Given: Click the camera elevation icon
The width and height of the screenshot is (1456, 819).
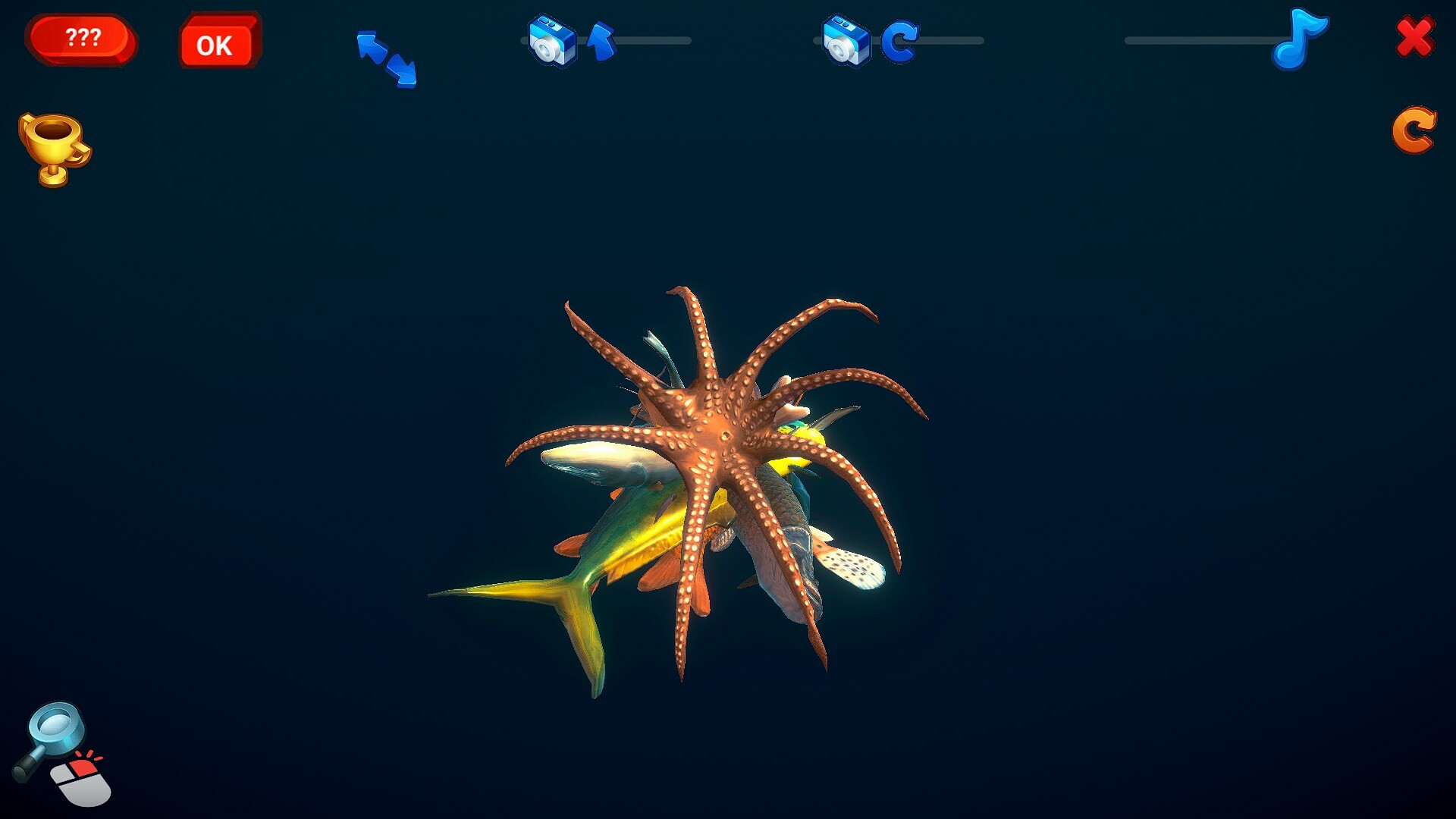Looking at the screenshot, I should pyautogui.click(x=553, y=42).
